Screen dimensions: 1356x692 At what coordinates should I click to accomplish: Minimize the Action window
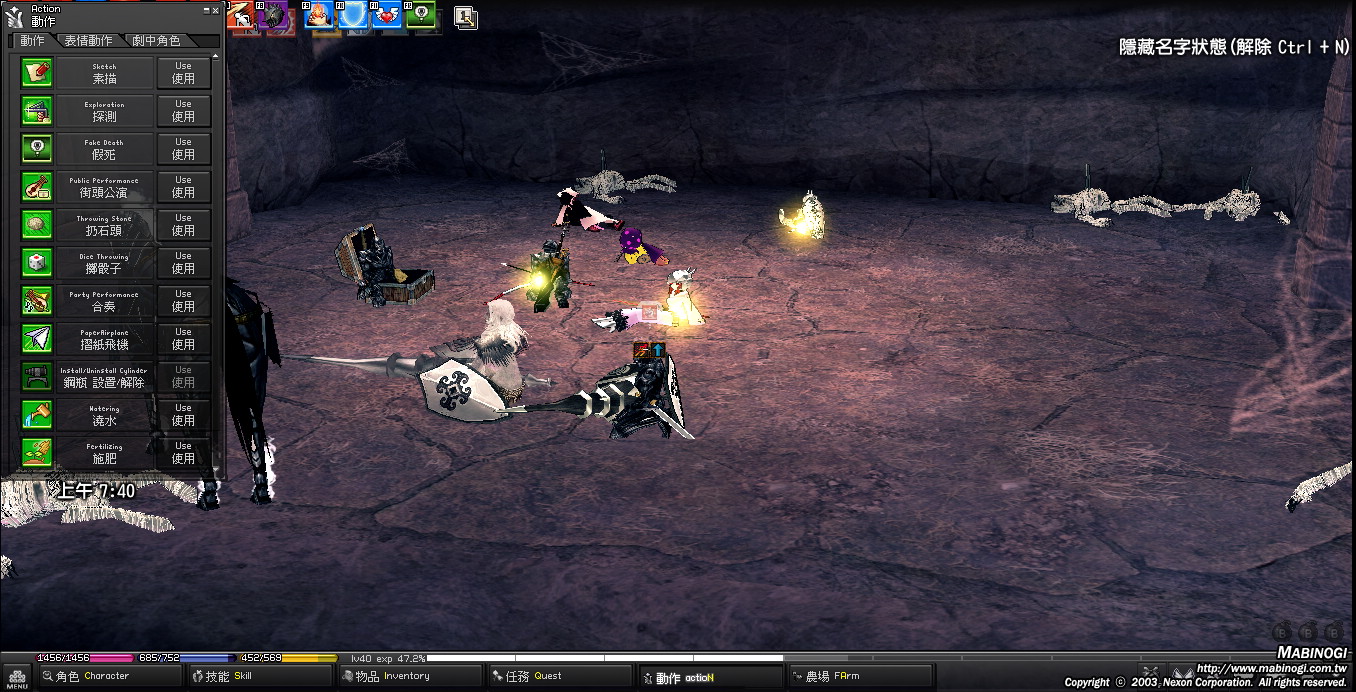(x=207, y=9)
